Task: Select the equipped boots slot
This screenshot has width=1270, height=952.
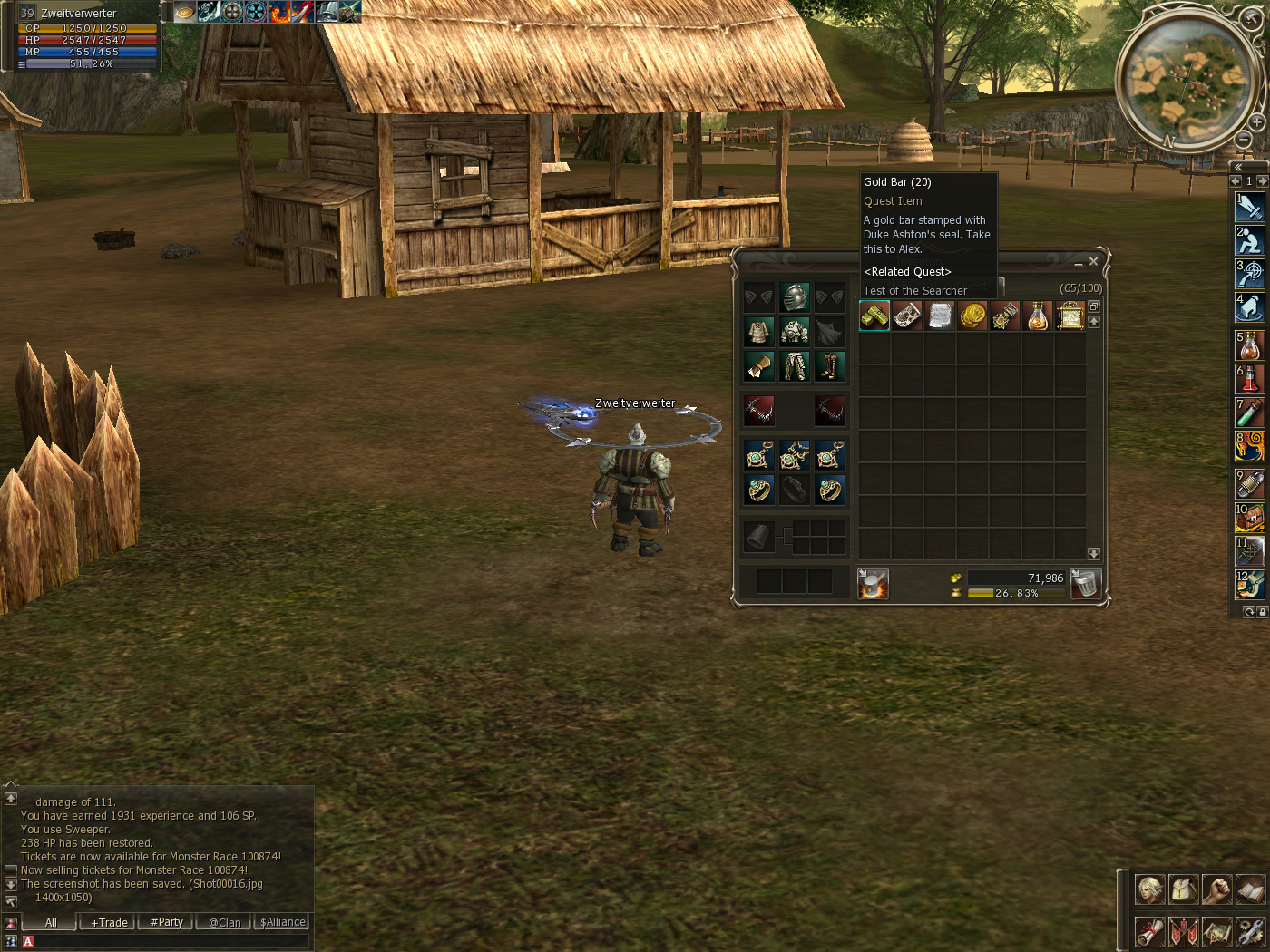Action: point(829,365)
